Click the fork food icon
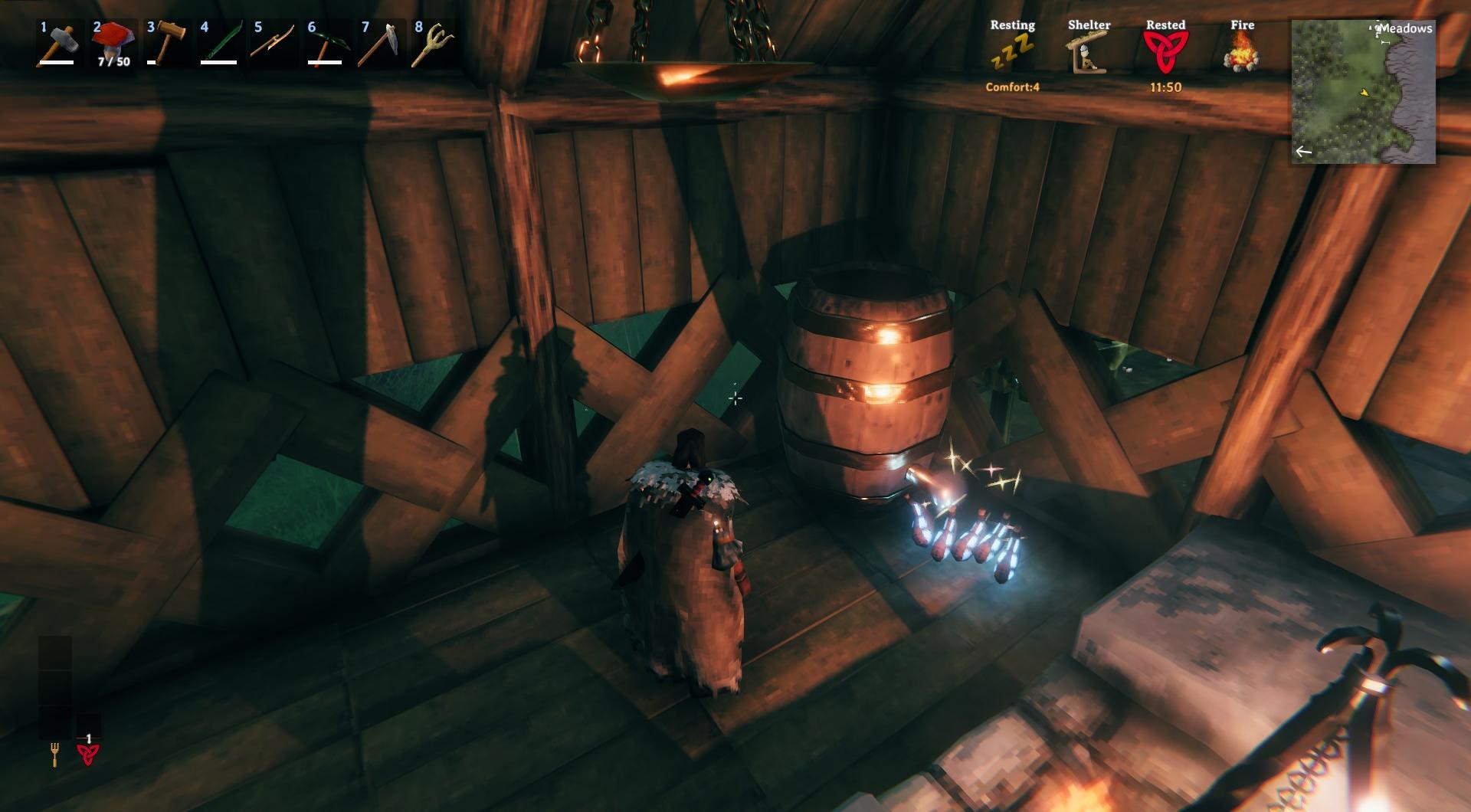This screenshot has width=1471, height=812. point(55,755)
